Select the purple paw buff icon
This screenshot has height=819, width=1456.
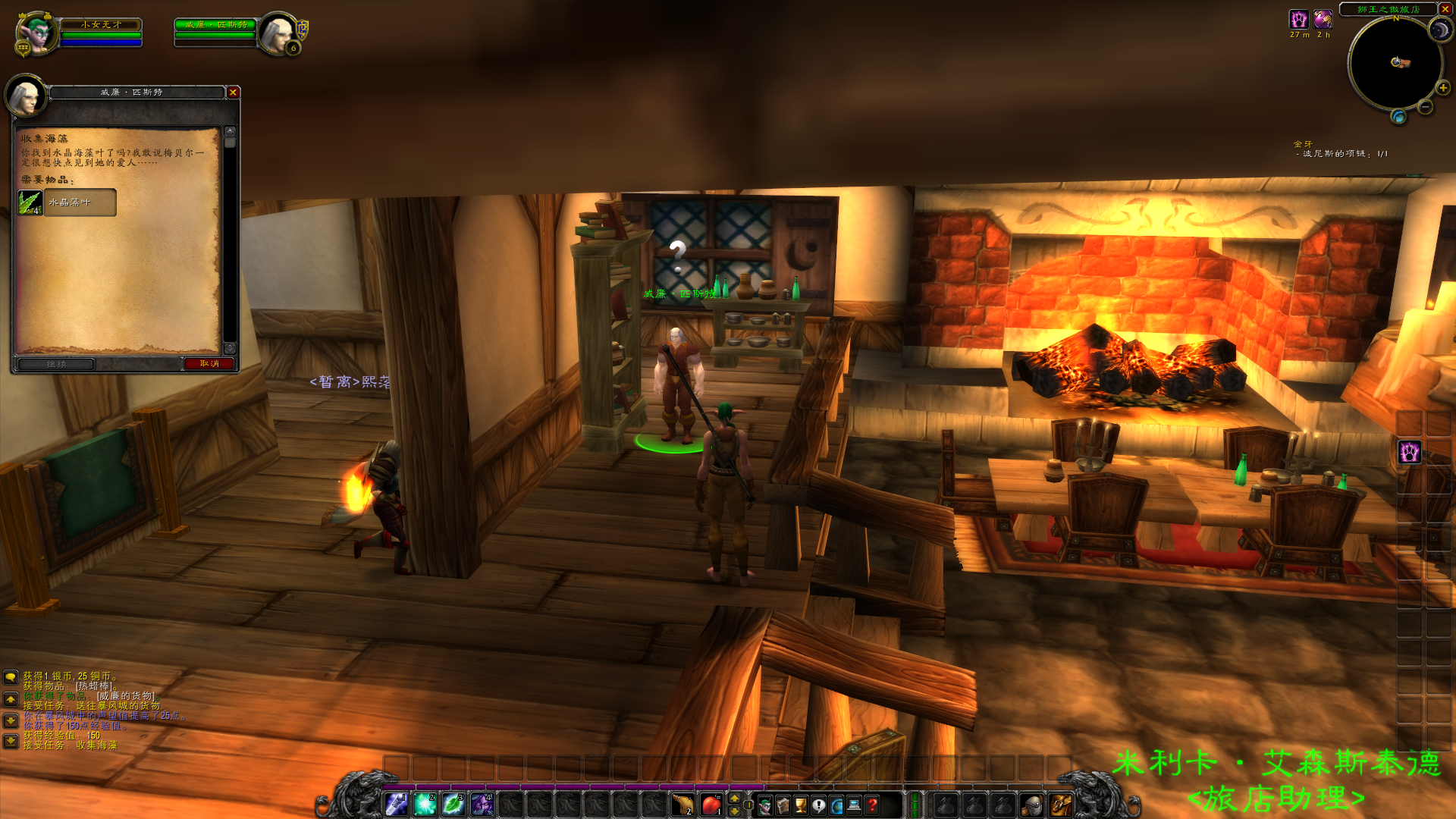[x=1298, y=19]
